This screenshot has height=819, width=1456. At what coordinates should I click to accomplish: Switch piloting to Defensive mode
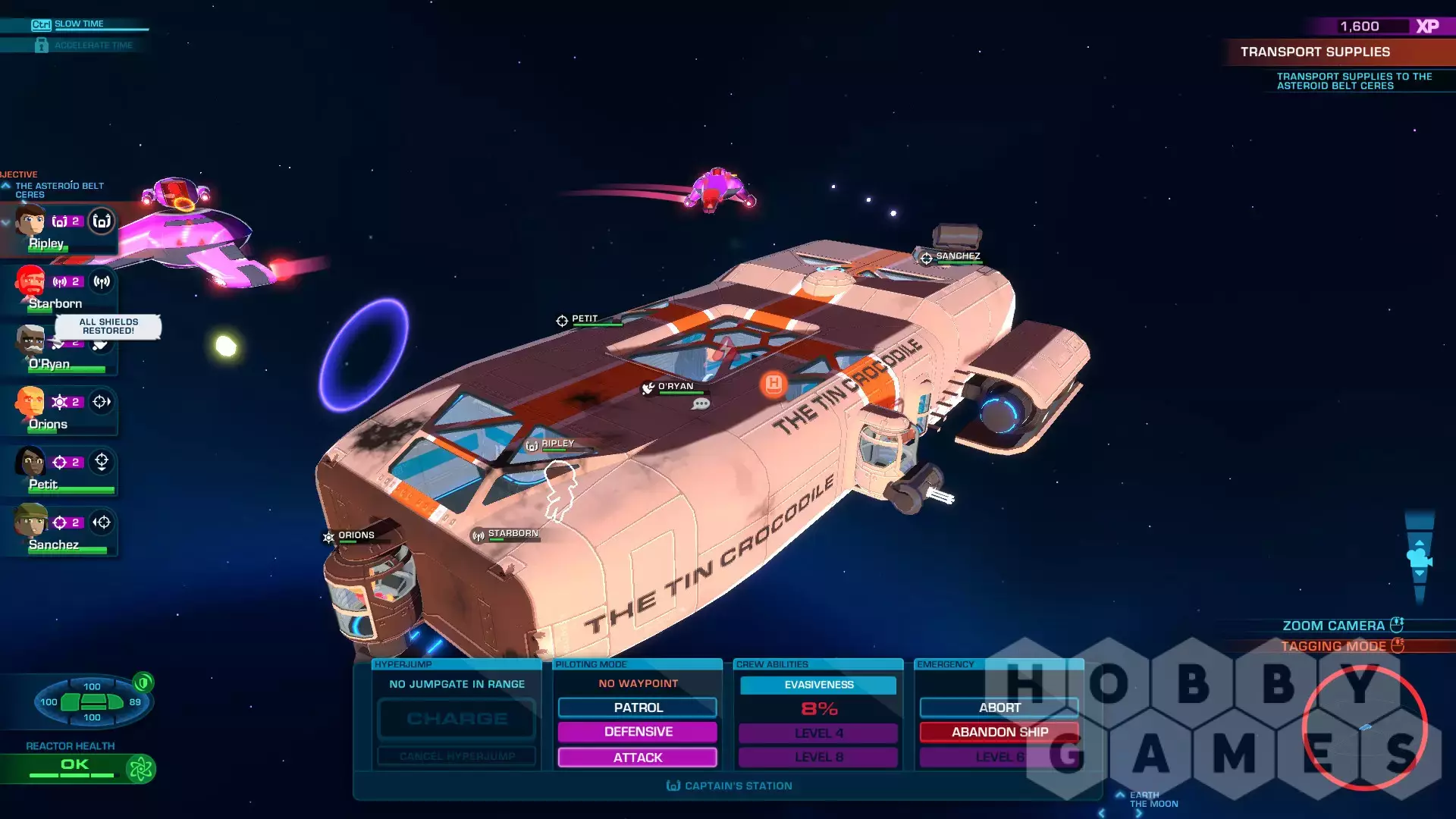click(x=638, y=732)
